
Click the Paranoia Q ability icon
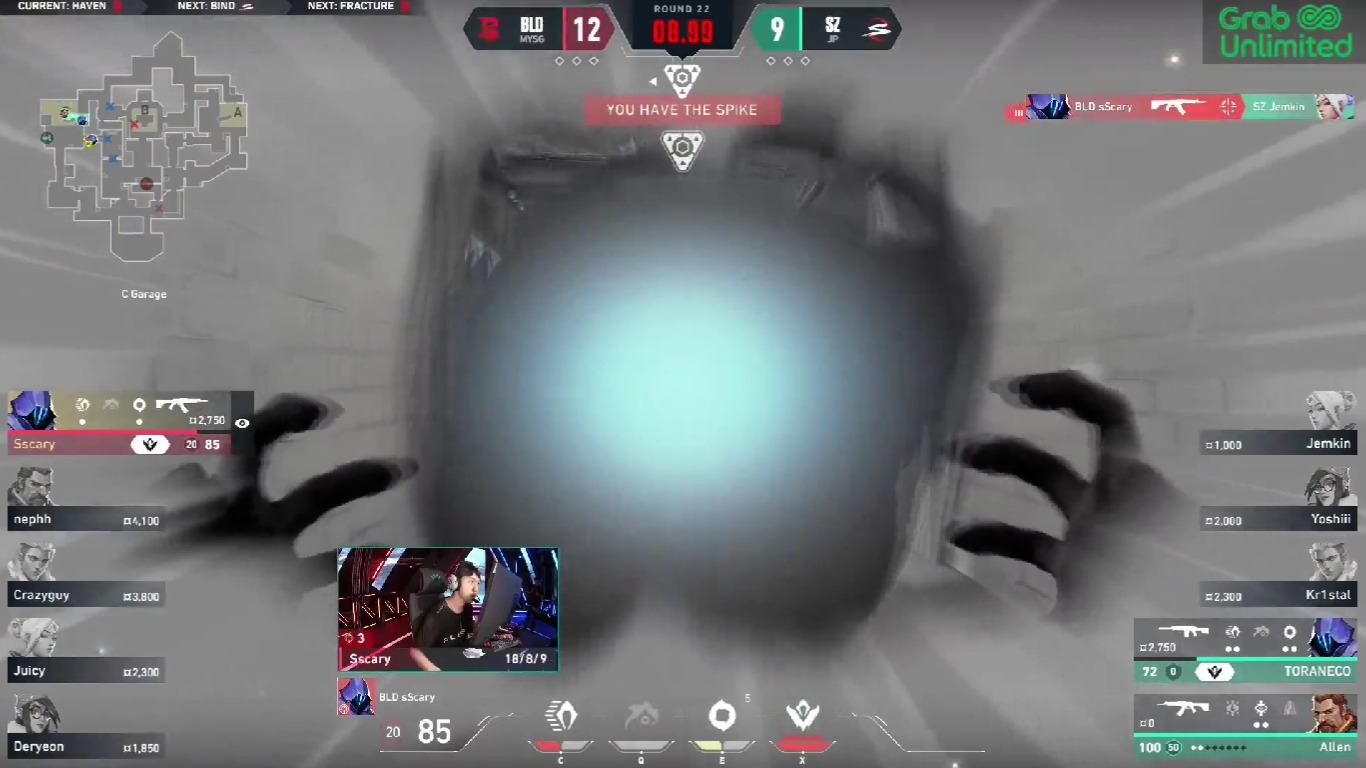[641, 716]
